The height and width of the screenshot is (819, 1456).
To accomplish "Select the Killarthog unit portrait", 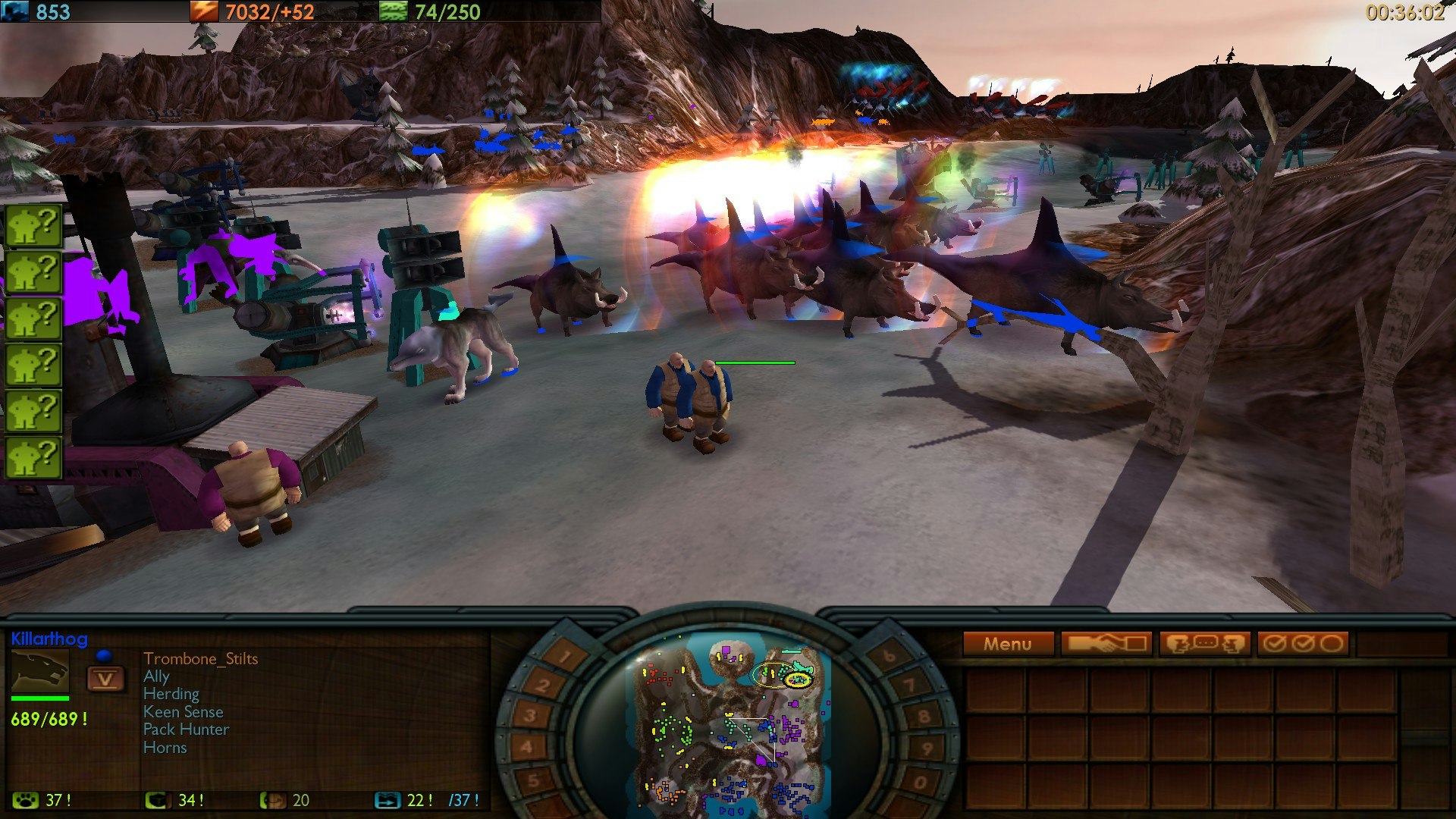I will 39,671.
